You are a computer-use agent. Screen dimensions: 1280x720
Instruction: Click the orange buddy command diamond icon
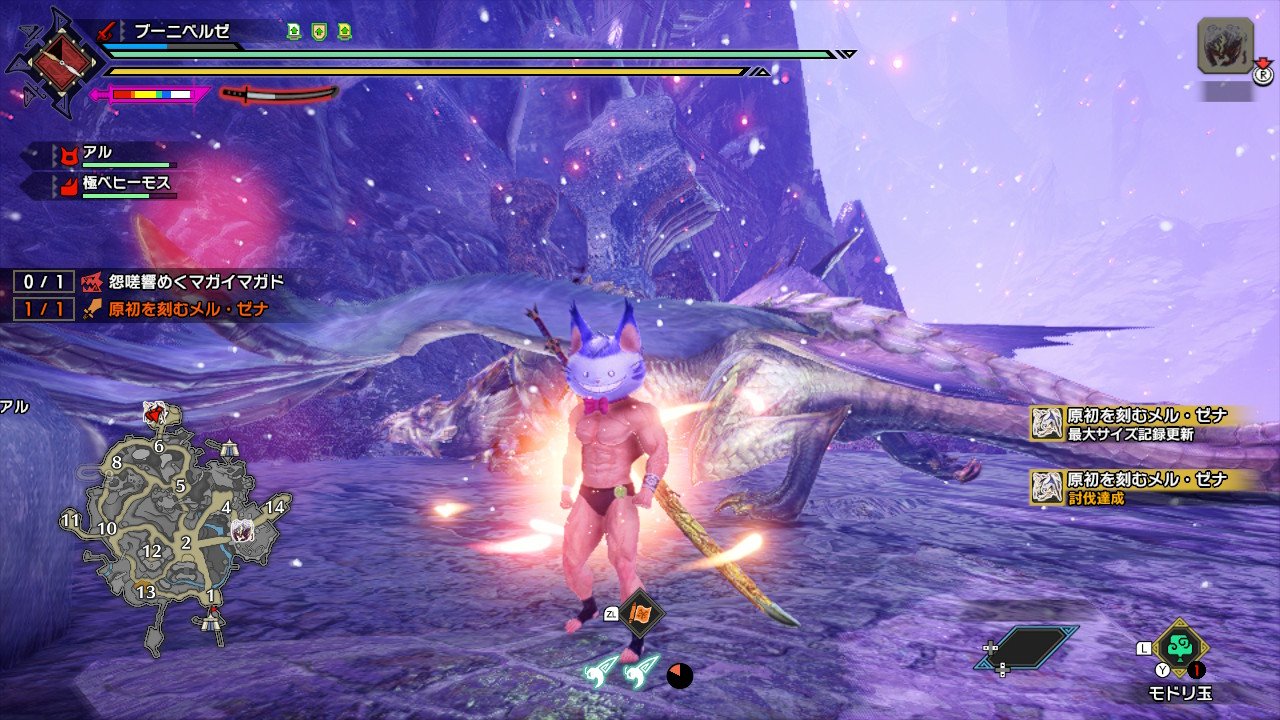tap(638, 613)
